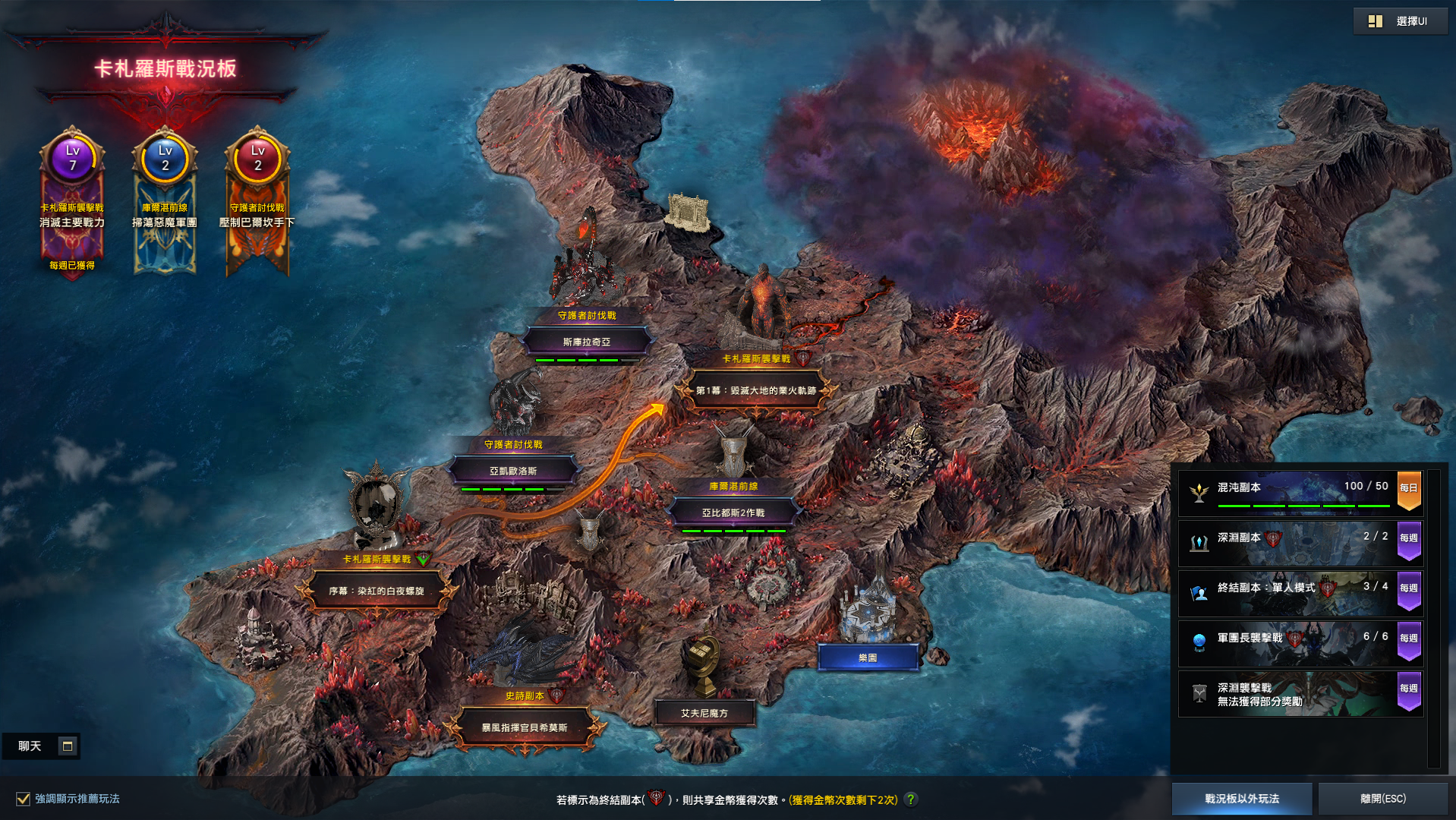Choose the 亞凱歐洛斯 guardian raid node
The height and width of the screenshot is (820, 1456).
click(513, 471)
